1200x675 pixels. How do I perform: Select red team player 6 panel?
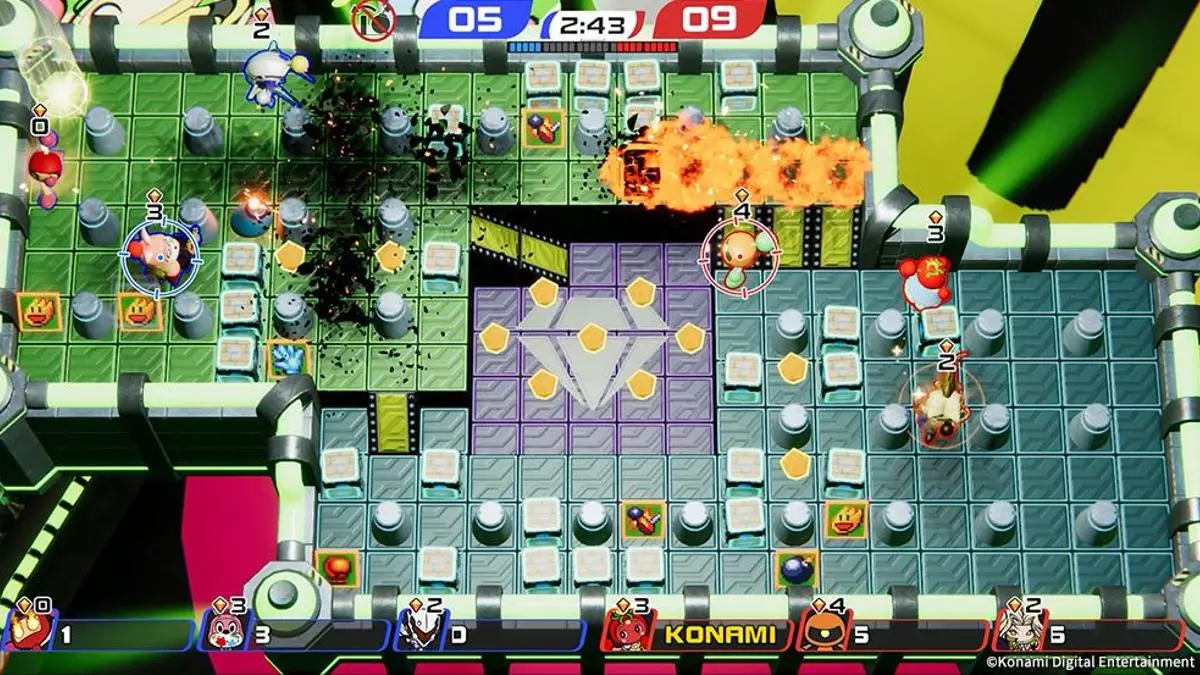[x=1090, y=634]
